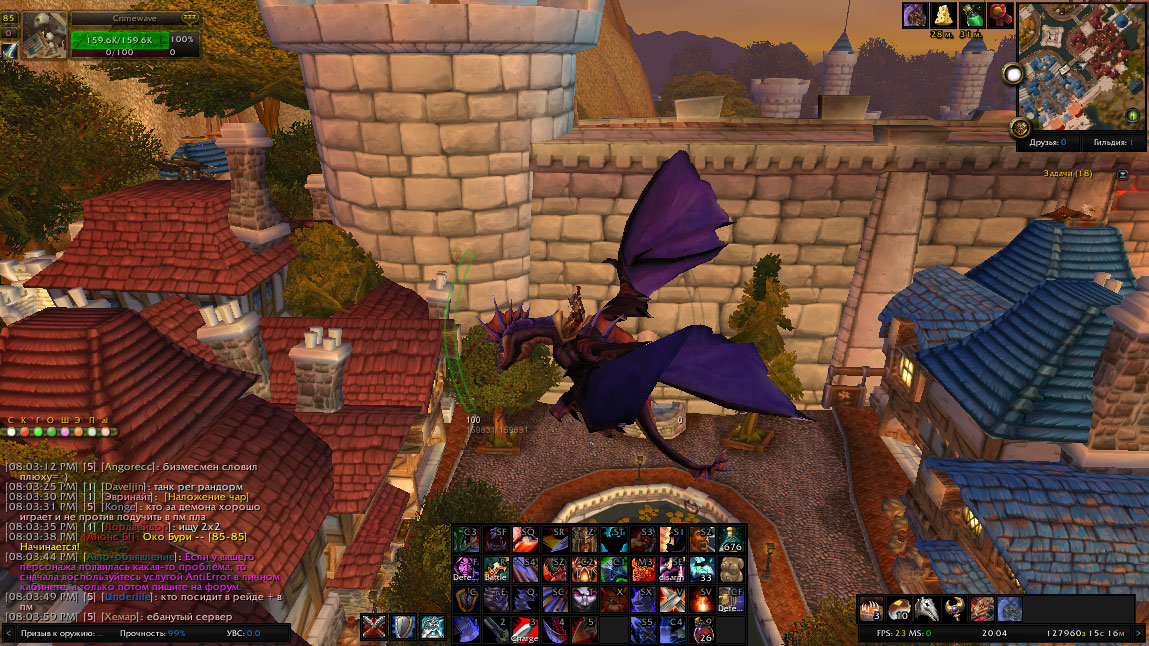Collapse the Задачи quest tracker
The width and height of the screenshot is (1149, 646).
1123,174
